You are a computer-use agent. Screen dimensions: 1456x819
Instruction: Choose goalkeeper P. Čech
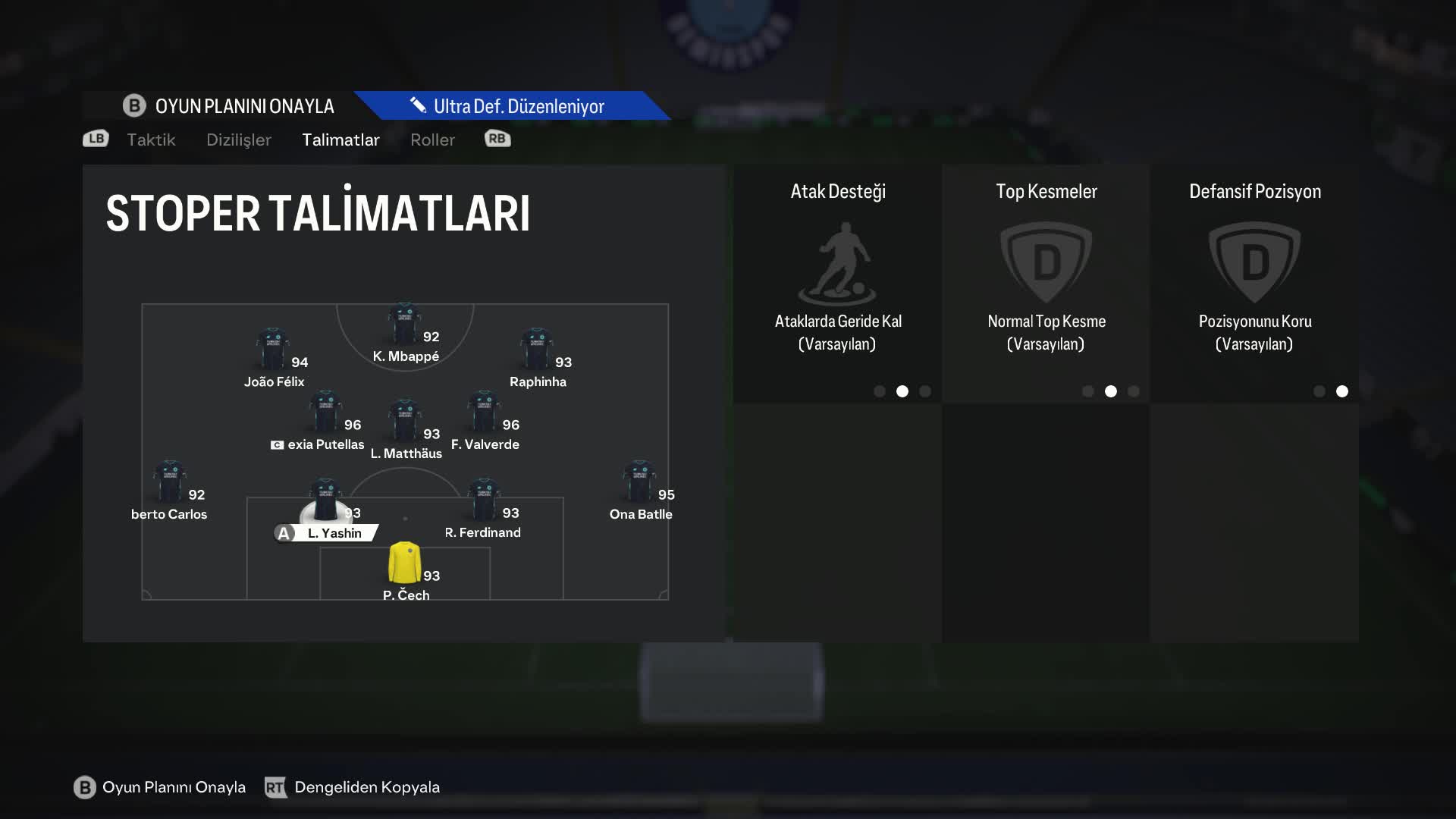[x=405, y=563]
